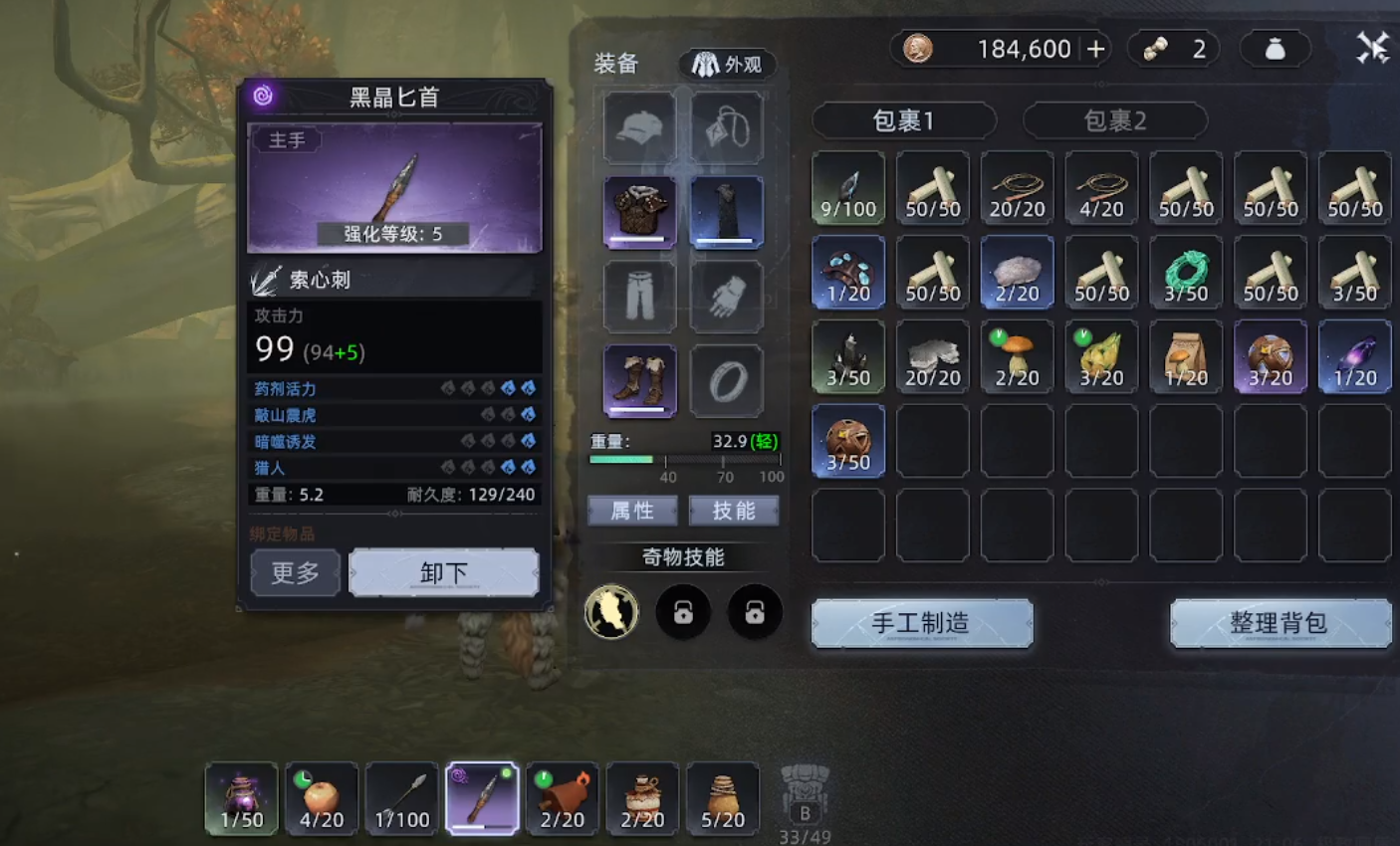Show the 技能 skills panel
Image resolution: width=1400 pixels, height=846 pixels.
point(734,512)
